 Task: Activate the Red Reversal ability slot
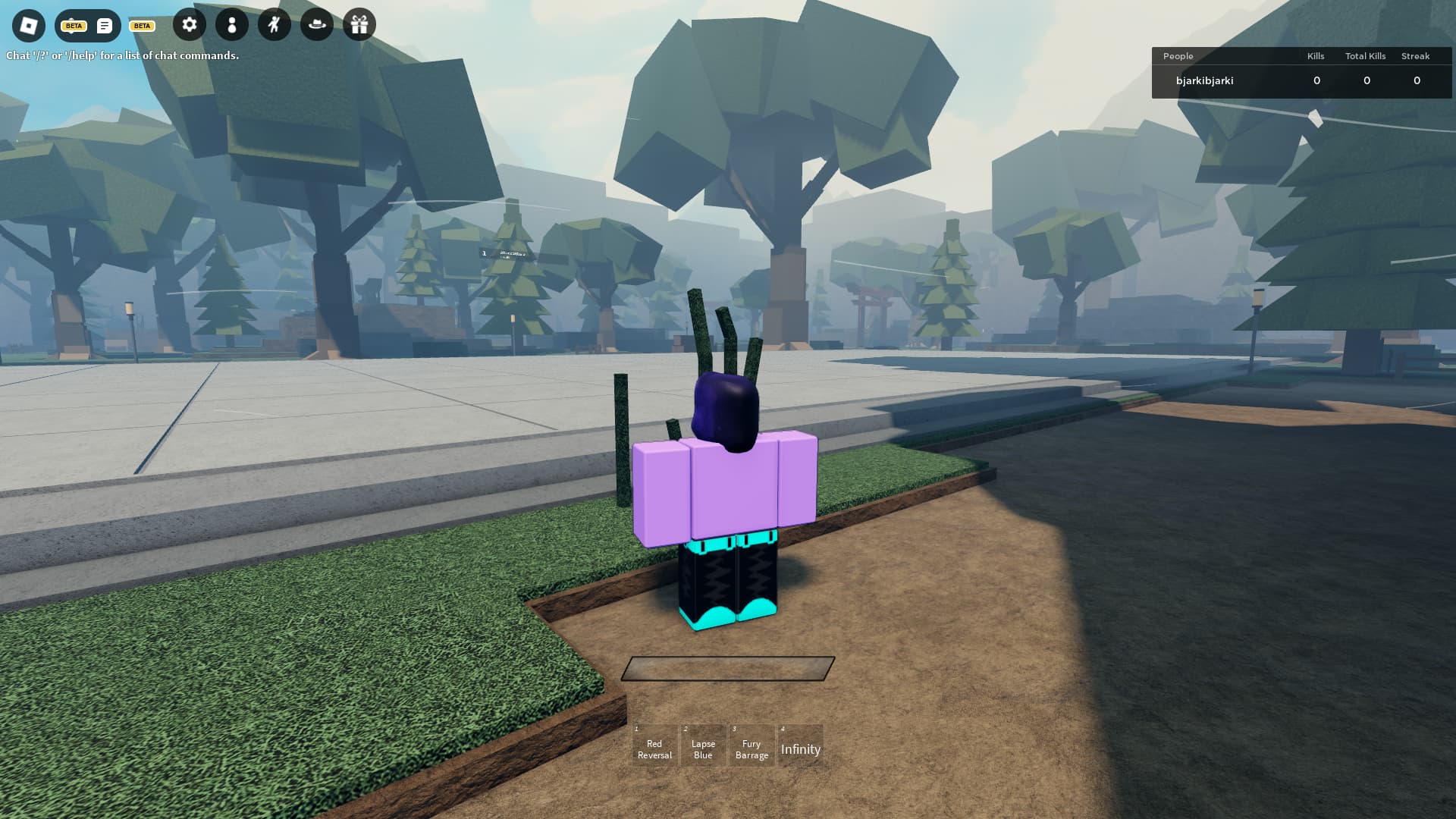(x=654, y=745)
